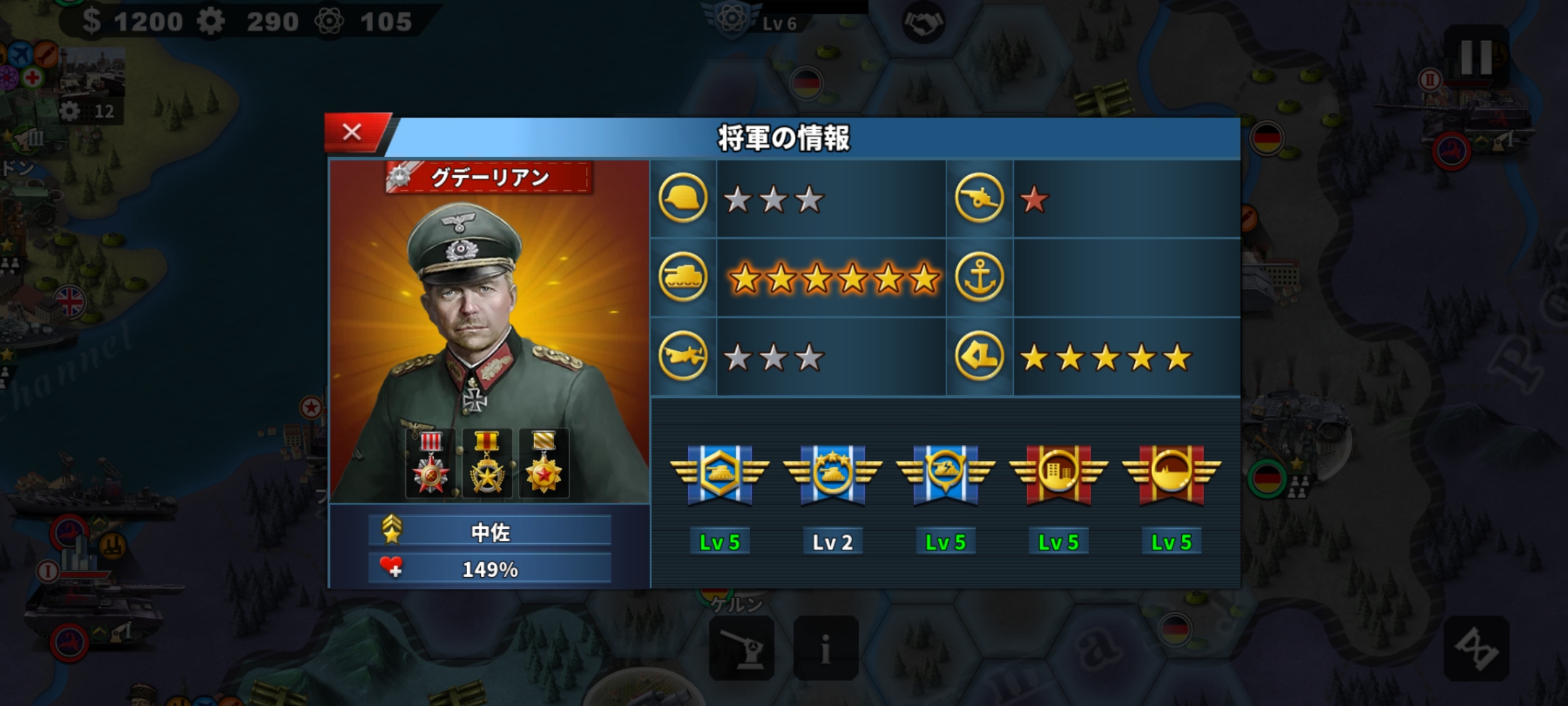The image size is (1568, 706).
Task: Tap the marching boot rating icon
Action: click(979, 357)
